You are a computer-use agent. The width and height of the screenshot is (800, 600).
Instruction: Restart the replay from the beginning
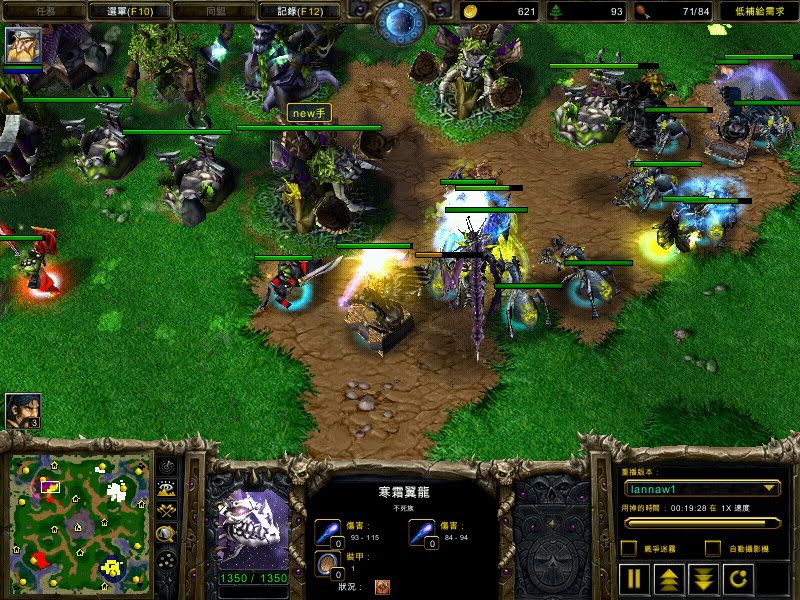point(737,578)
